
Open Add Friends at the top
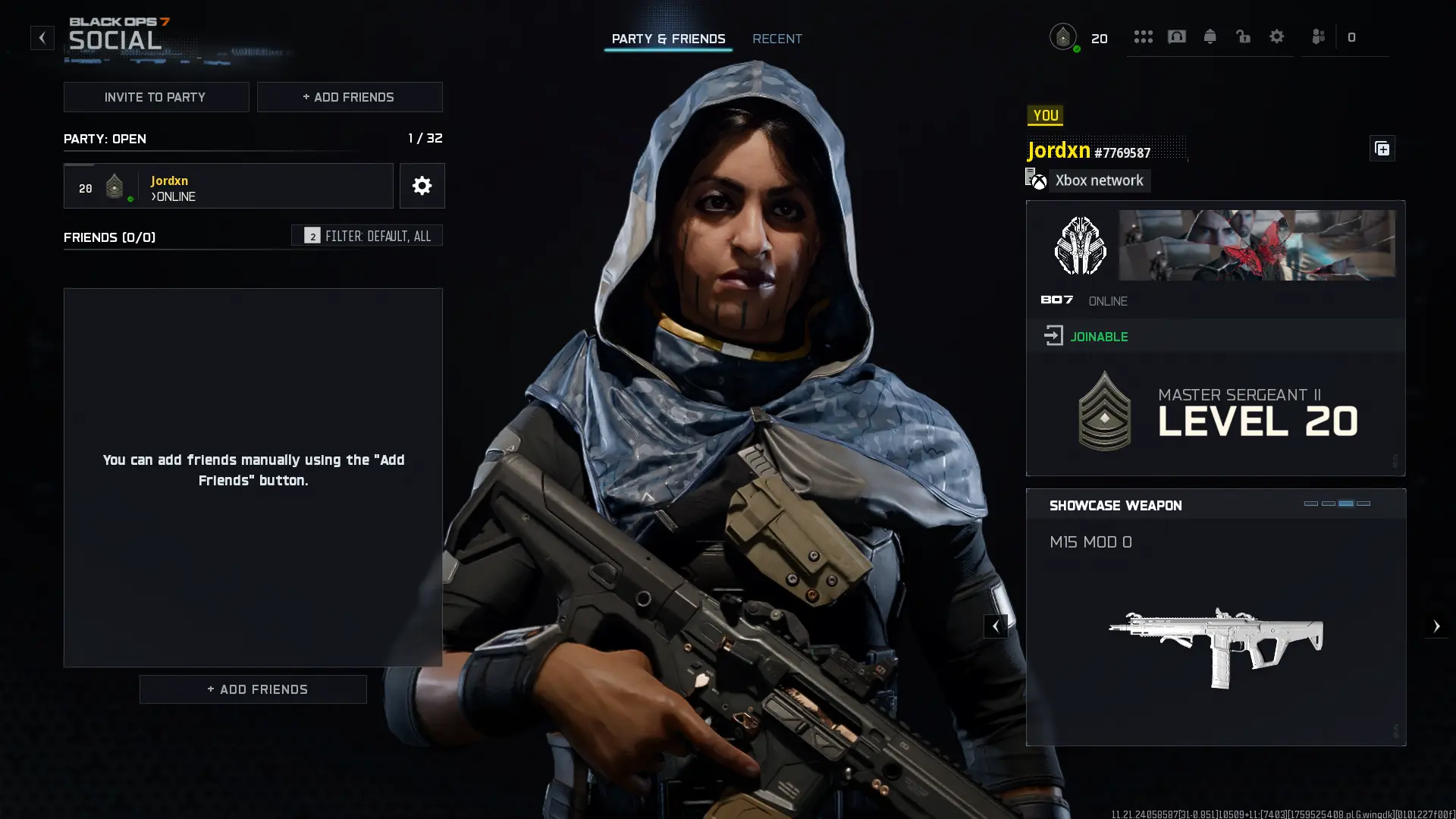349,97
